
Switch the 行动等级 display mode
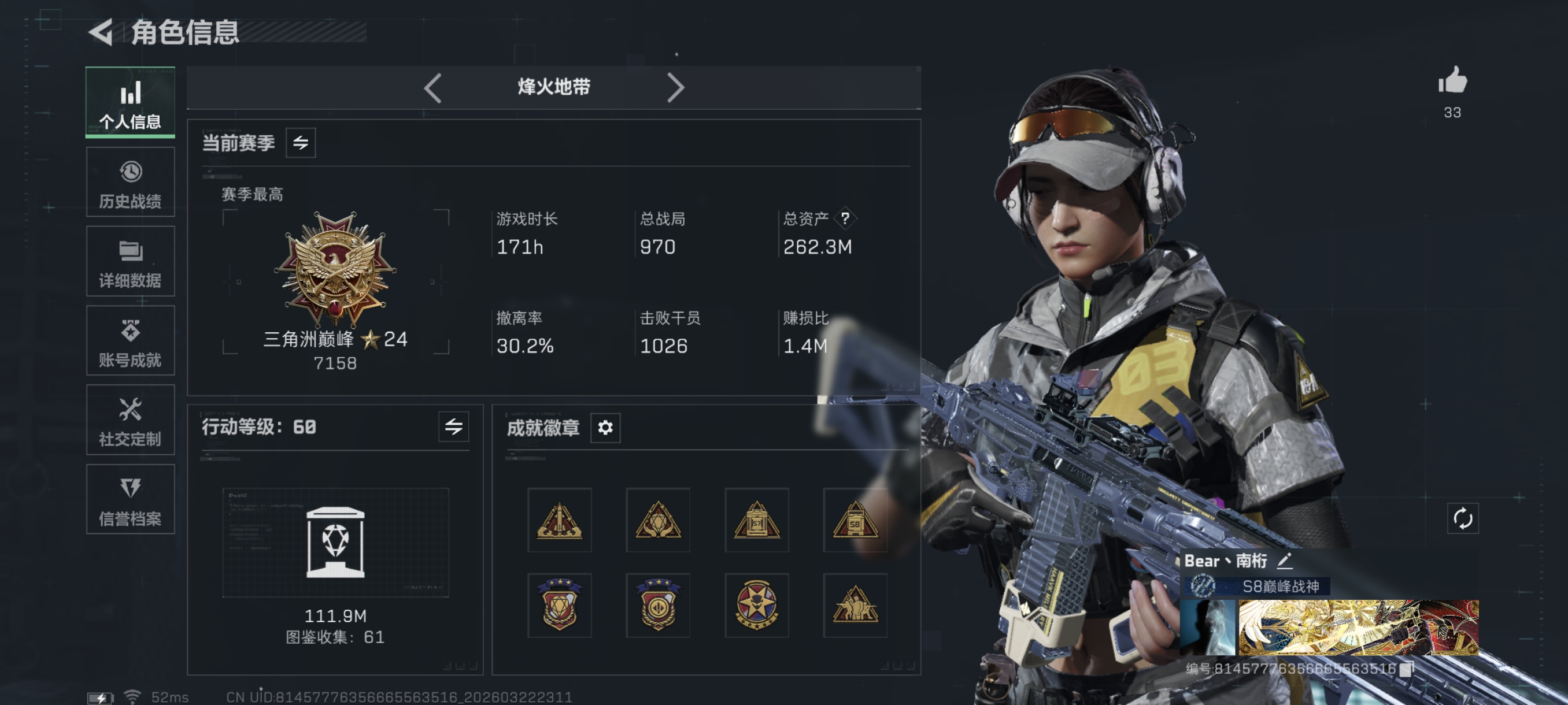click(454, 428)
